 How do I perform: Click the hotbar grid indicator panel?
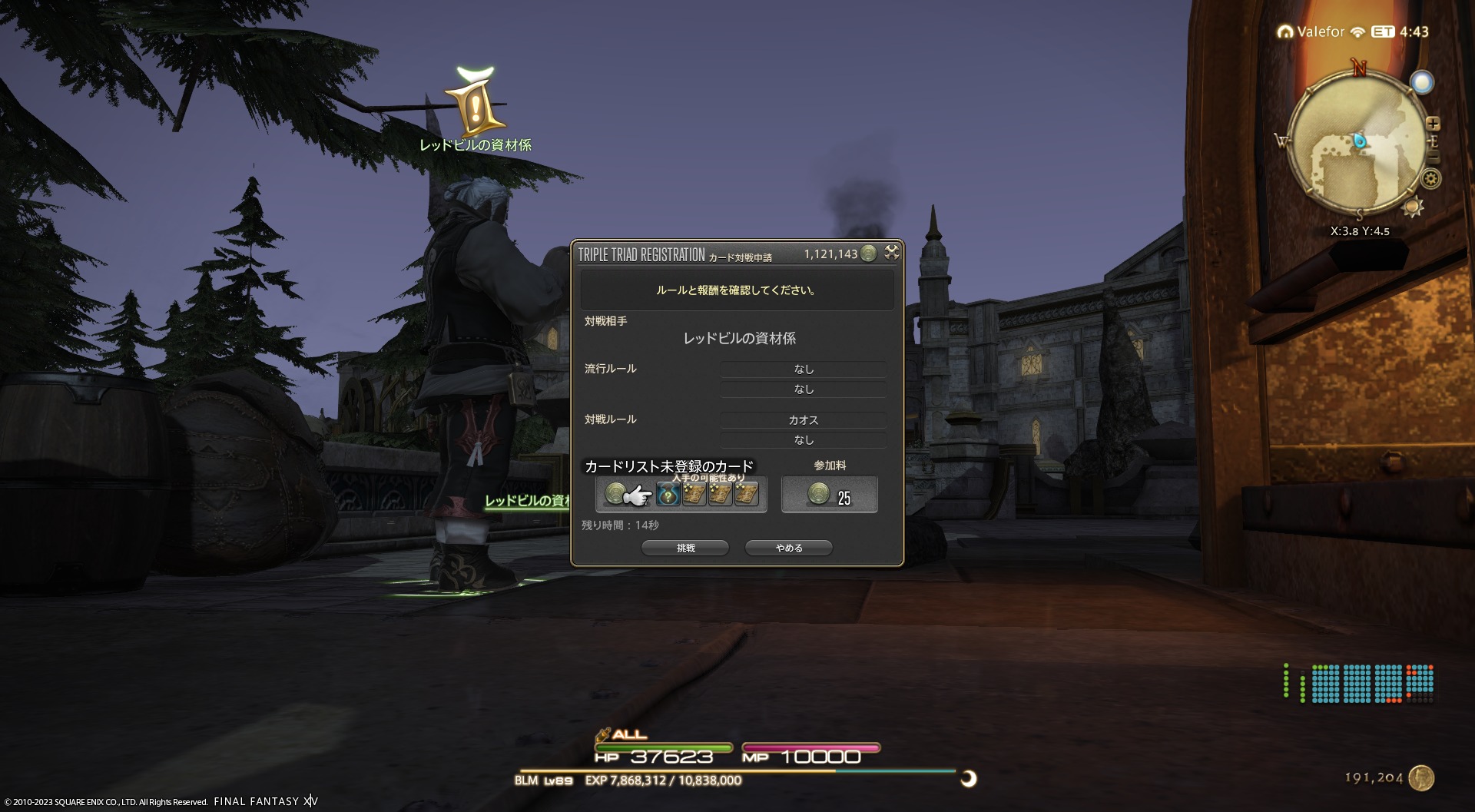(1358, 683)
